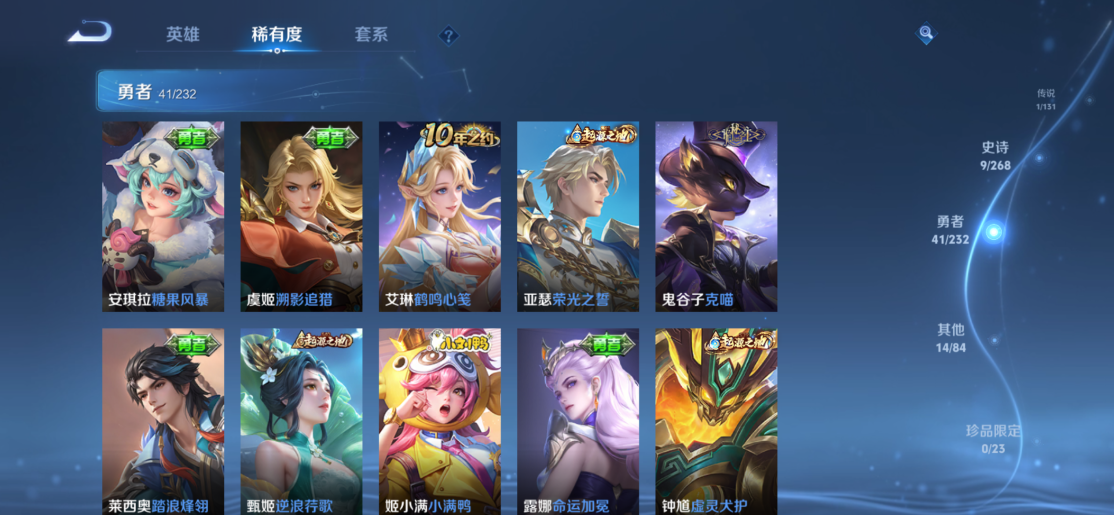
Task: Select the 露娜 命运加冕 skin card
Action: (578, 421)
